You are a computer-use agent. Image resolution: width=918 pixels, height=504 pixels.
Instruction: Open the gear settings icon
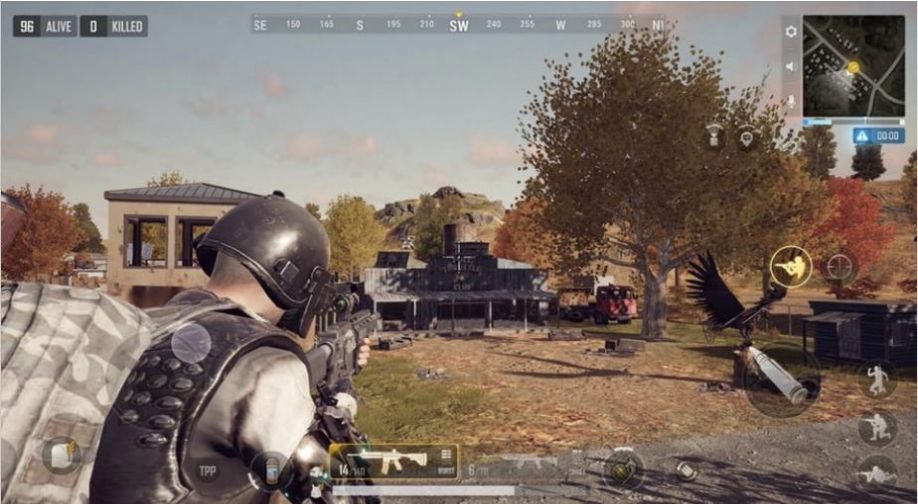point(791,31)
